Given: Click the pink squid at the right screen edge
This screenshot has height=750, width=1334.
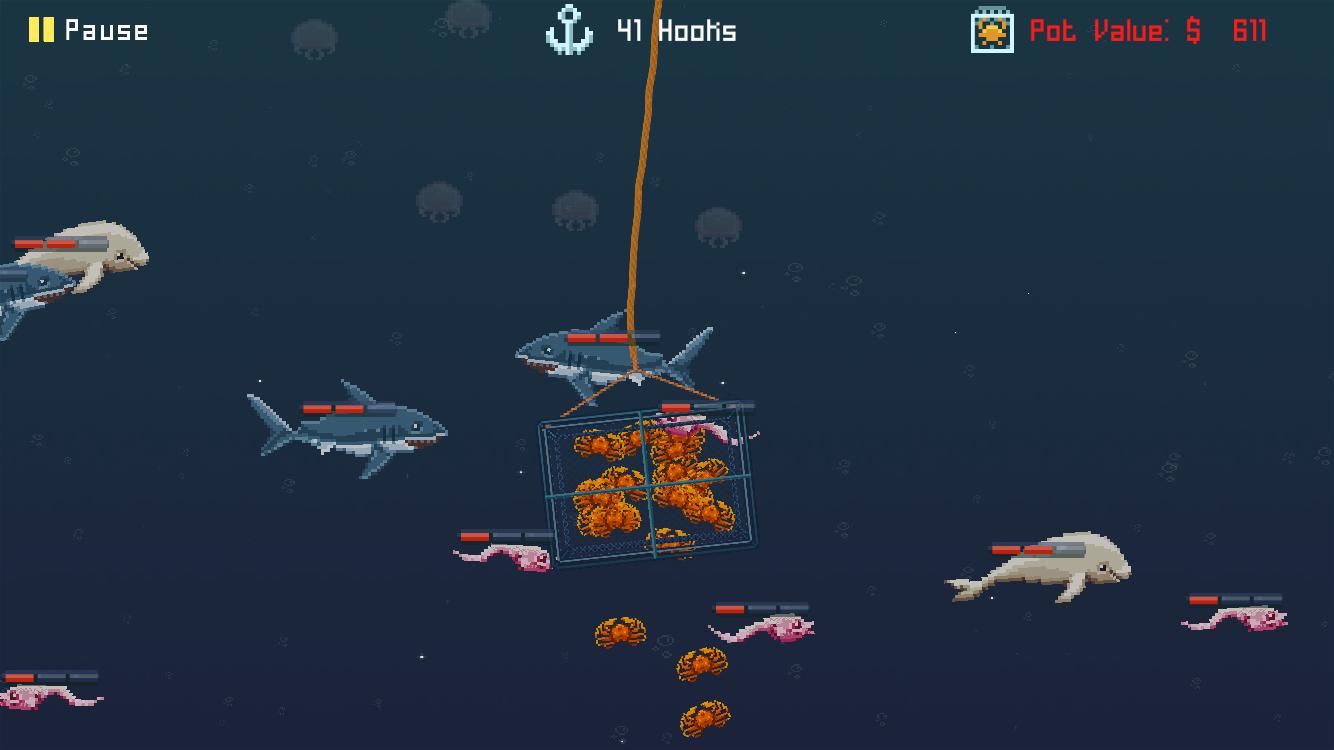Looking at the screenshot, I should tap(1255, 620).
